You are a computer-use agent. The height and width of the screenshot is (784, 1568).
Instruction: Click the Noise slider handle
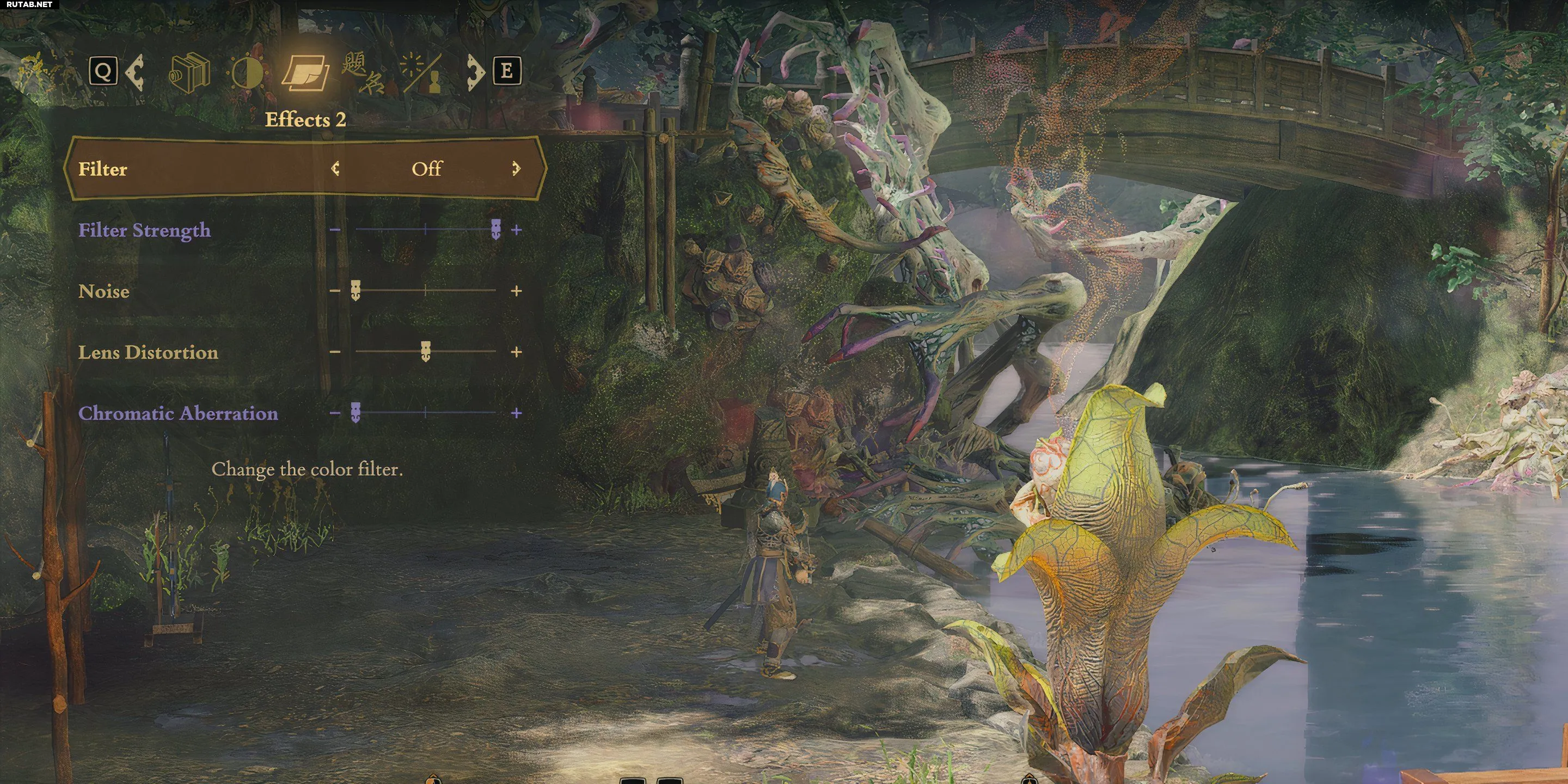[356, 291]
